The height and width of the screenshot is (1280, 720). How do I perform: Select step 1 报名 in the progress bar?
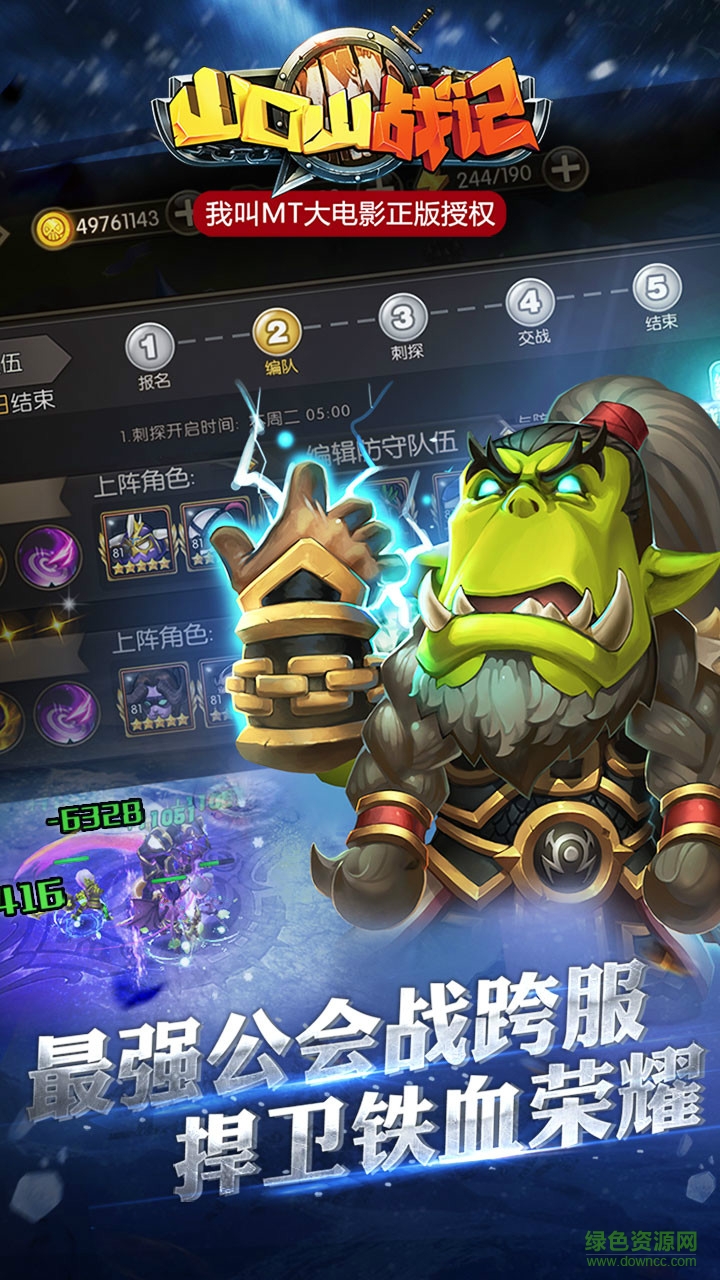148,347
